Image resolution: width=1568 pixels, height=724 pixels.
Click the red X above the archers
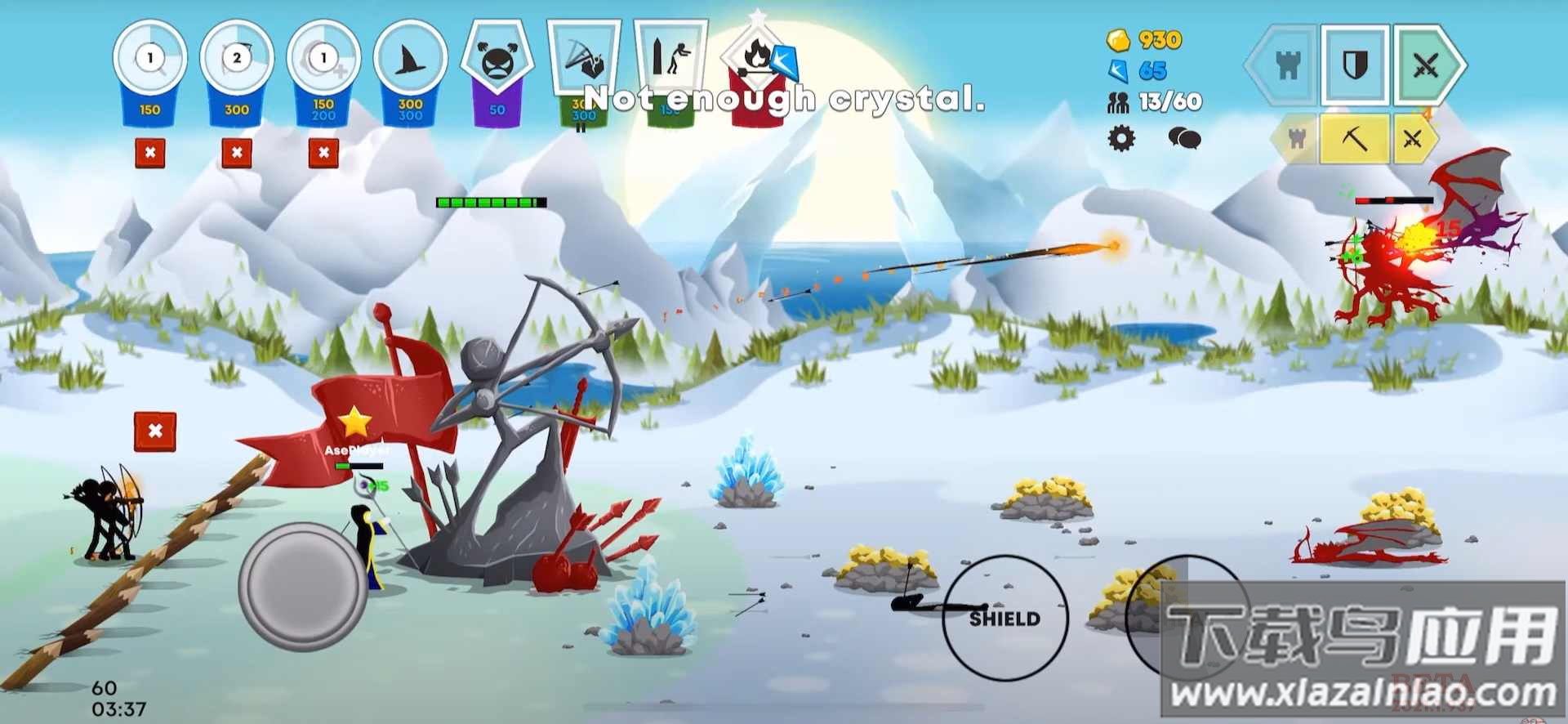click(x=155, y=431)
